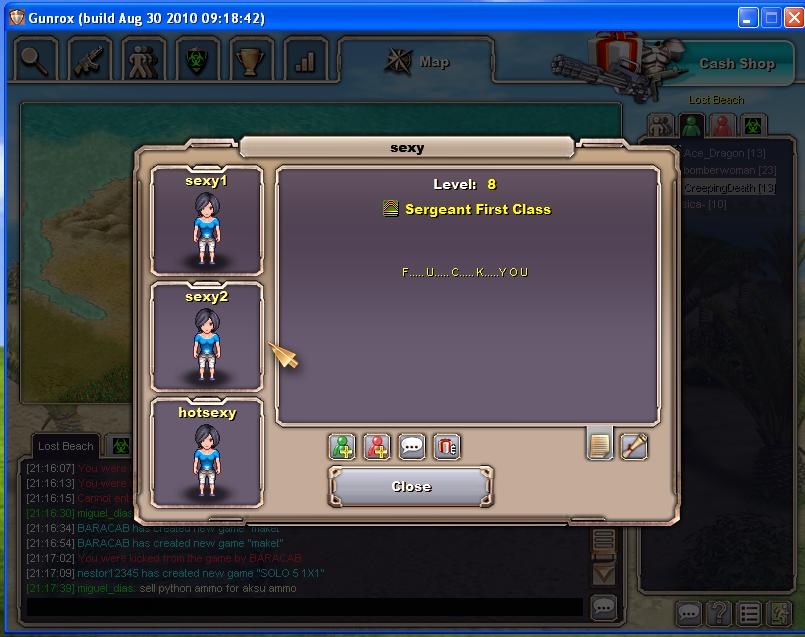The width and height of the screenshot is (805, 637).
Task: Choose the sexy2 character portrait
Action: pos(207,337)
